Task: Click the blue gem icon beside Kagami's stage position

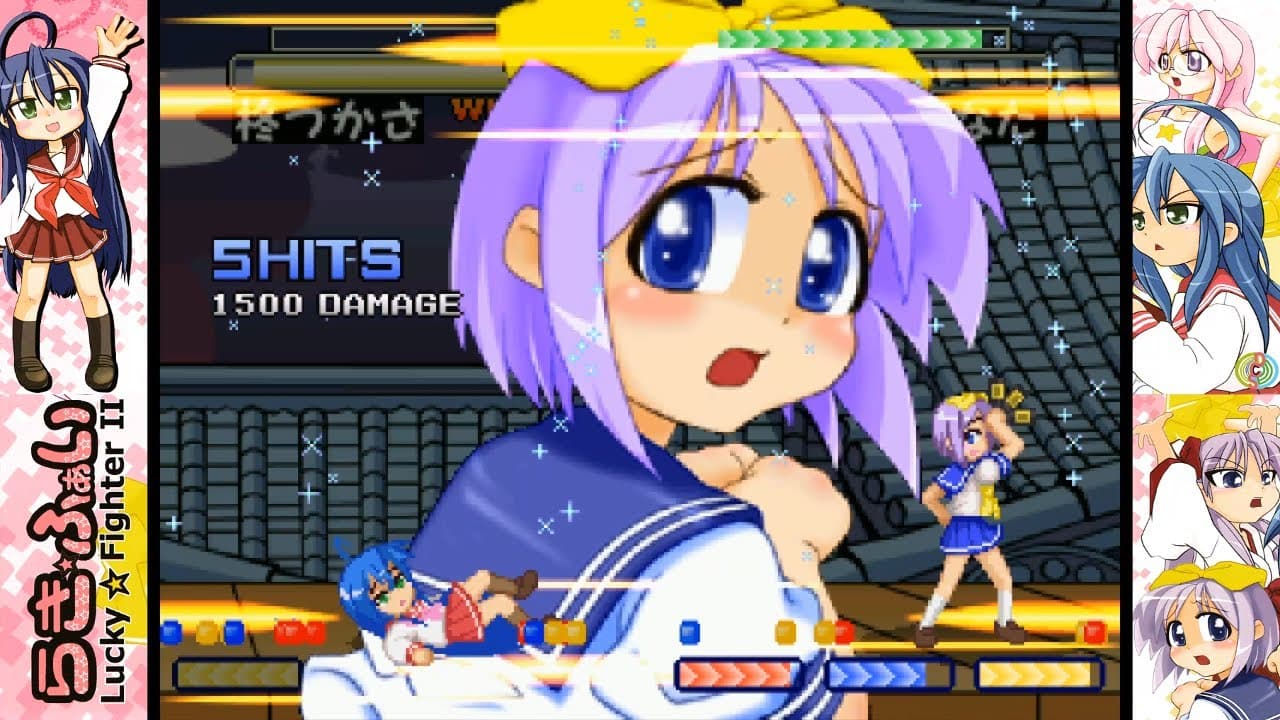Action: [x=688, y=633]
